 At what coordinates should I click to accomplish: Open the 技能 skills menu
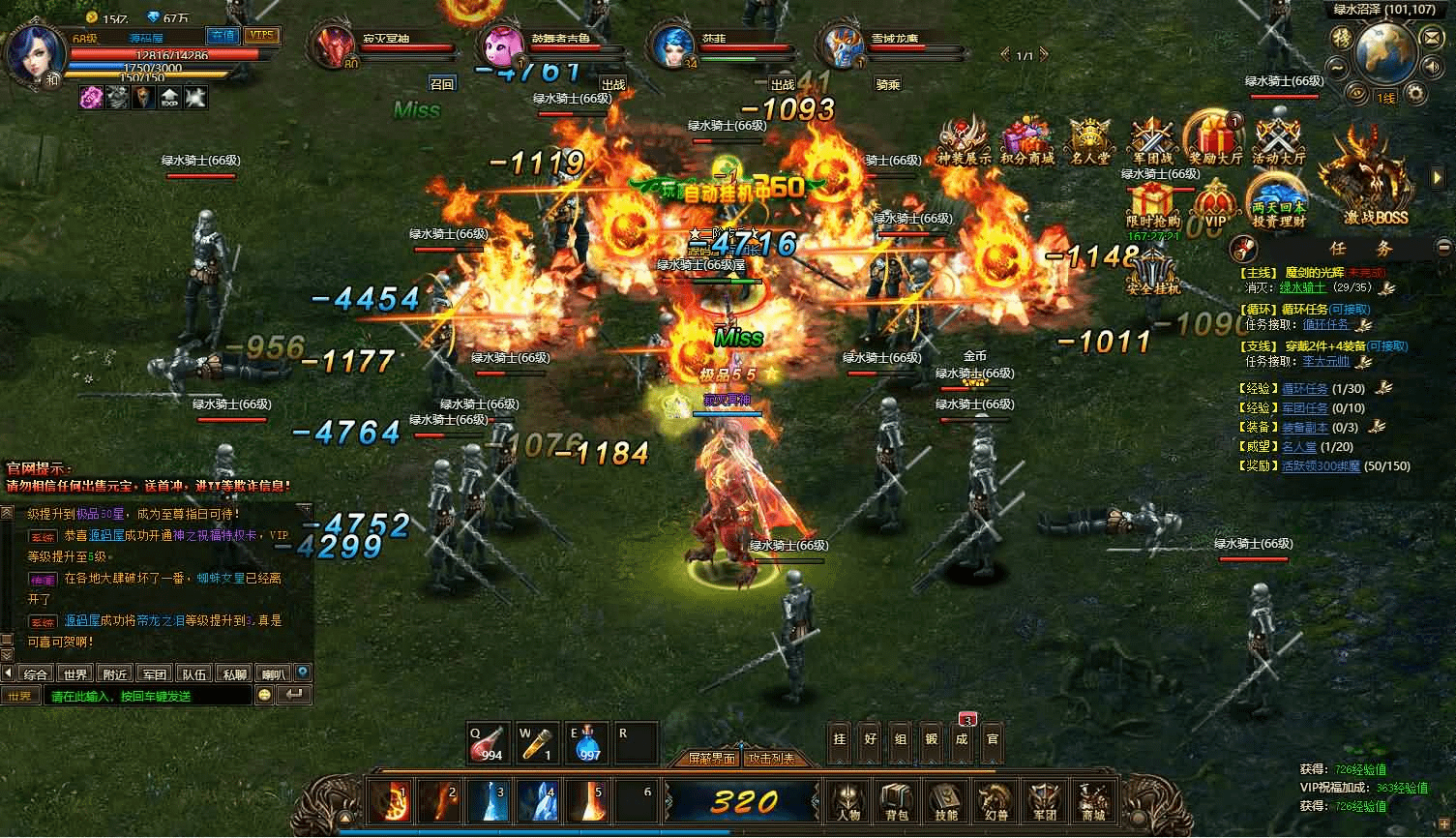point(944,801)
